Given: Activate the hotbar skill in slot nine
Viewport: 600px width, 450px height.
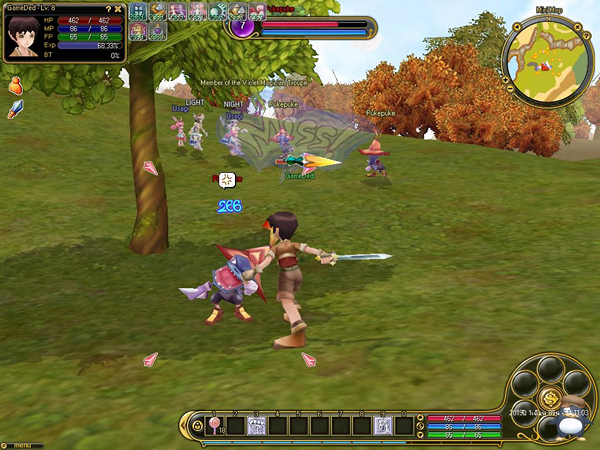Looking at the screenshot, I should (x=382, y=426).
